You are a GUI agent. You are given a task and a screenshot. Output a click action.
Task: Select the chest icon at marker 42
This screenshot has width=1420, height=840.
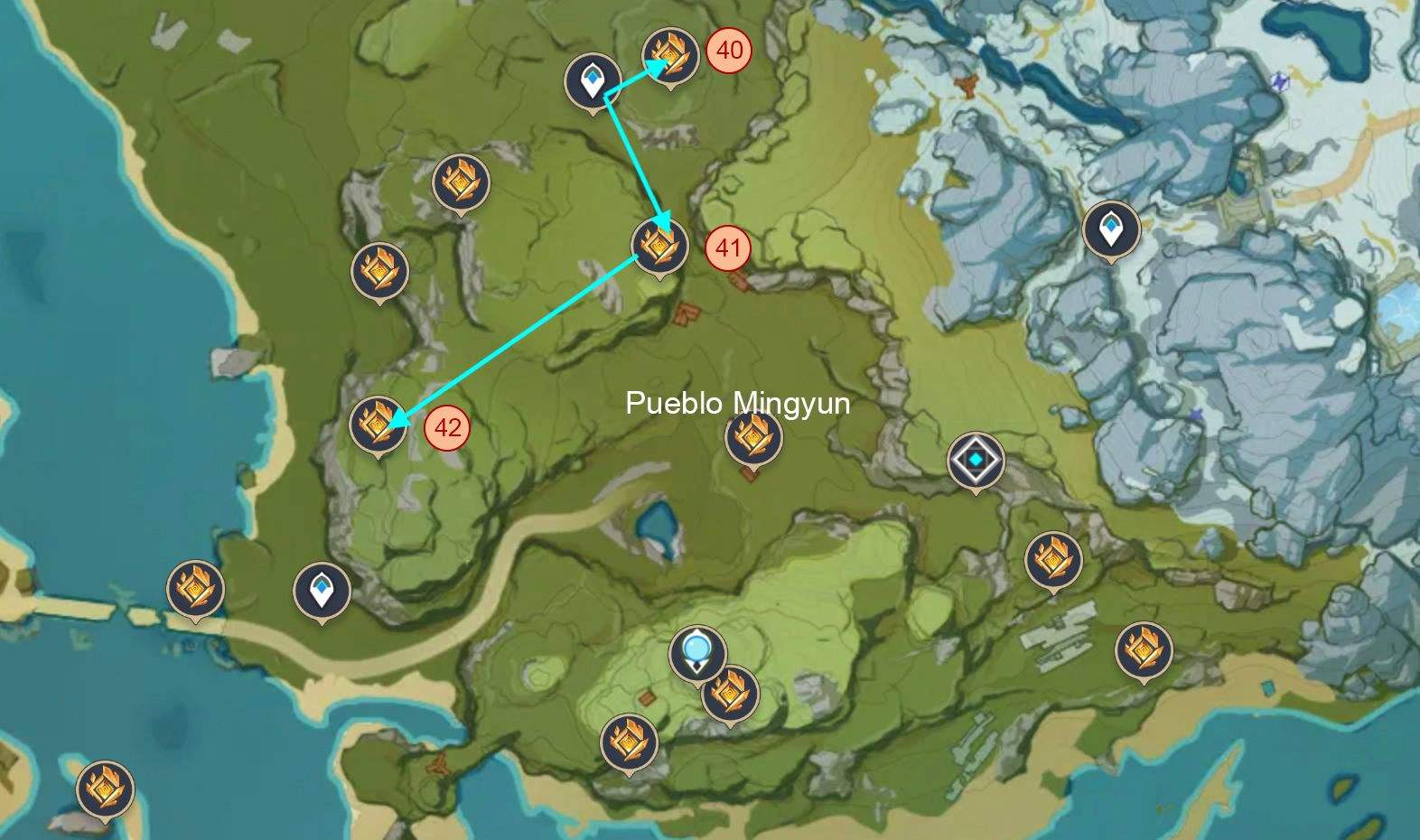(380, 427)
